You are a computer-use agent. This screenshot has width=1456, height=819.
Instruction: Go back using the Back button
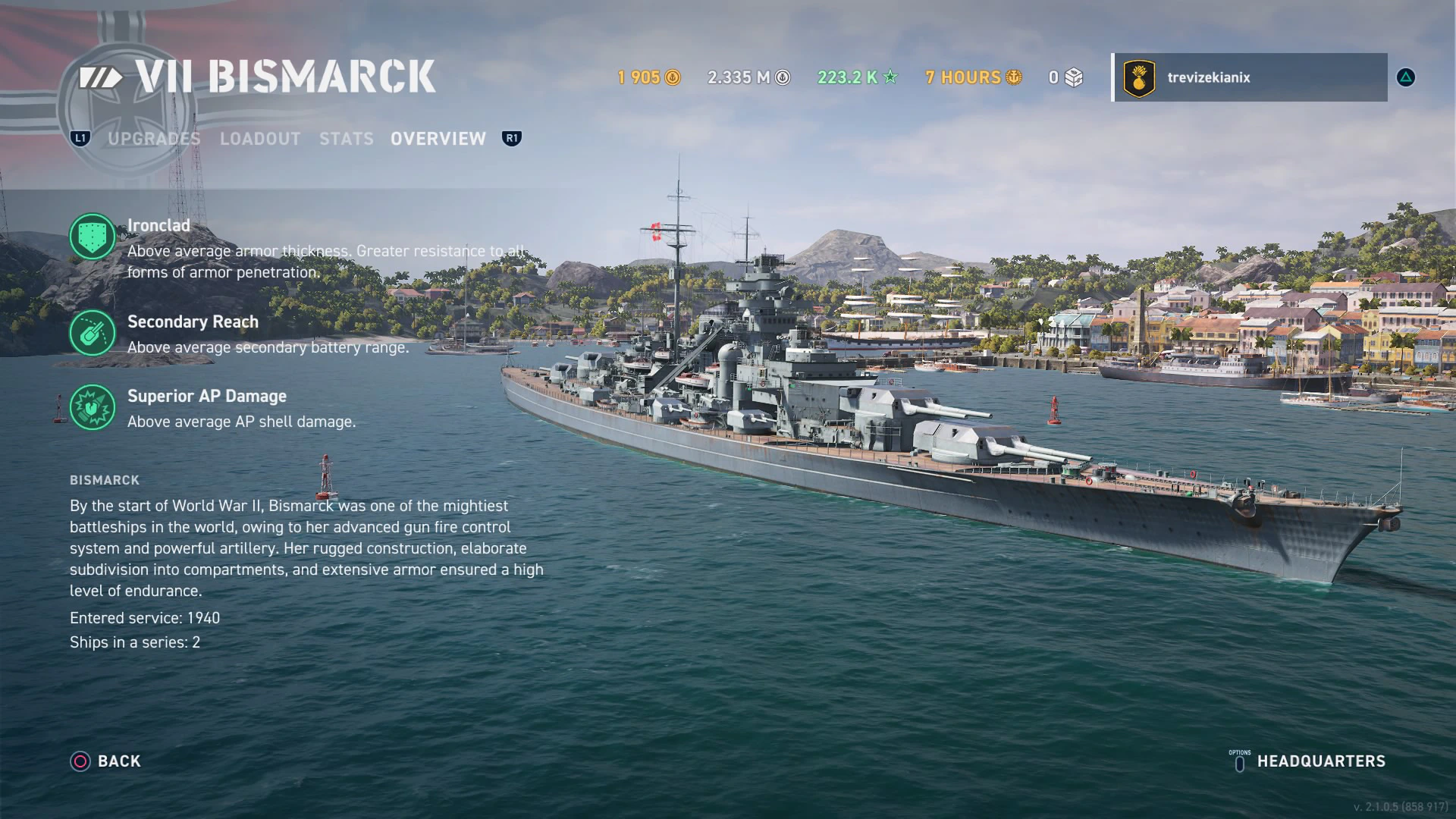[106, 761]
